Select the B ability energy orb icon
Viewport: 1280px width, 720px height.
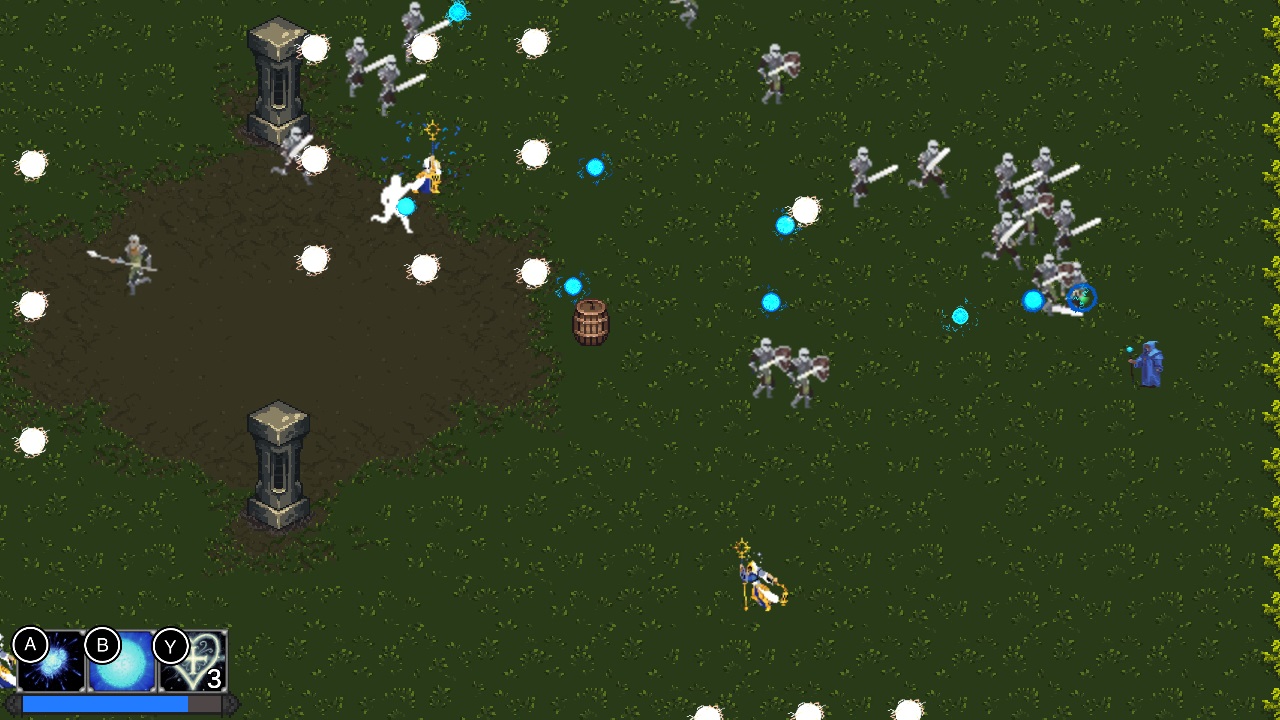coord(122,660)
